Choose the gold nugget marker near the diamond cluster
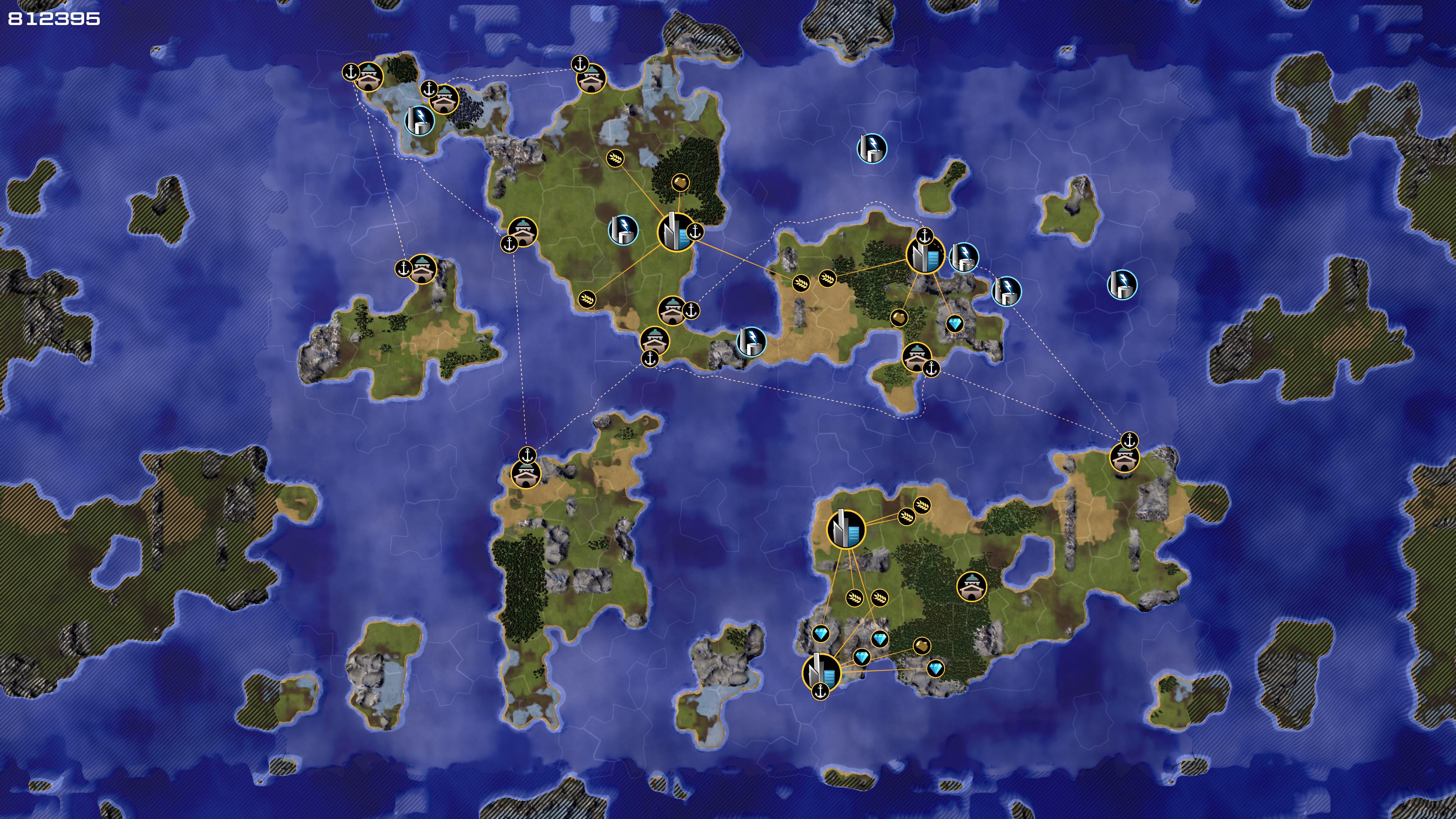Viewport: 1456px width, 819px height. coord(921,645)
